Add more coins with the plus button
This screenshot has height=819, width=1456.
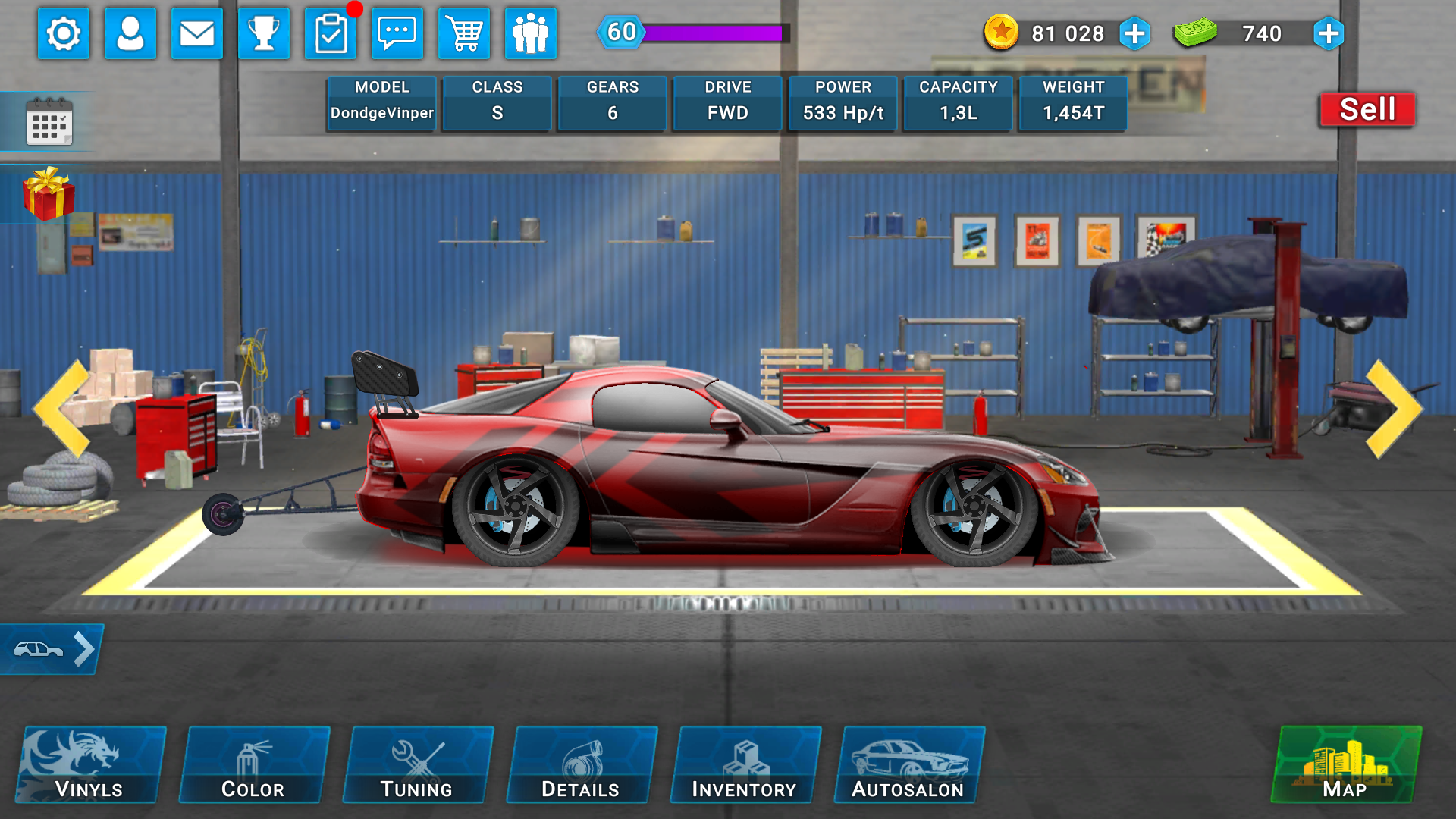[x=1134, y=33]
